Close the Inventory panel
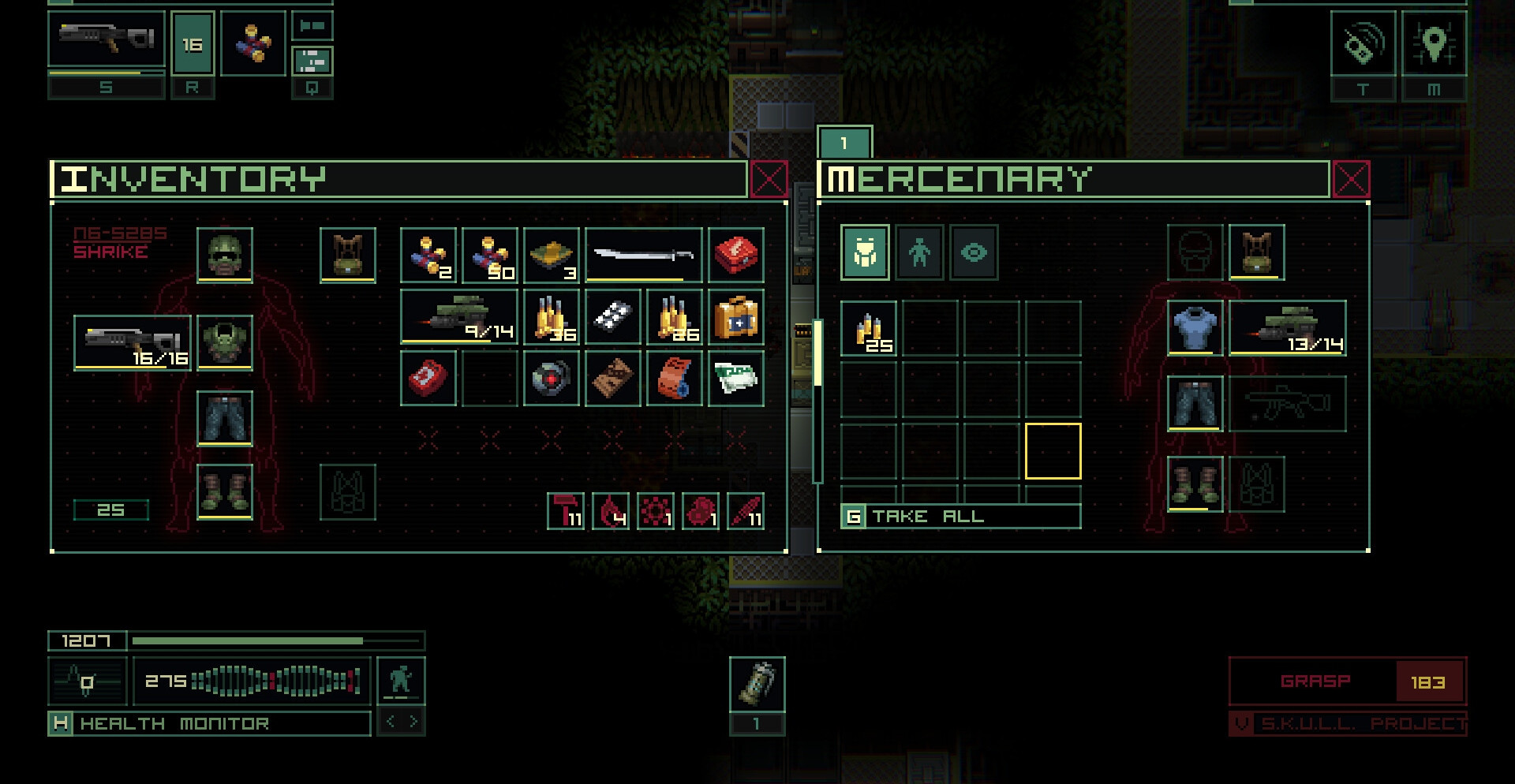The image size is (1515, 784). click(x=769, y=180)
